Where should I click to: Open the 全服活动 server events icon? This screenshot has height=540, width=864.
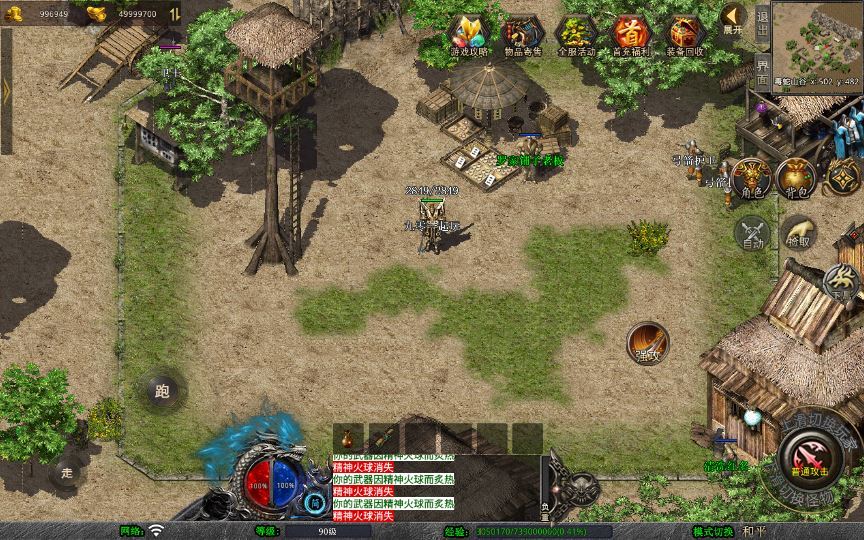[x=576, y=36]
